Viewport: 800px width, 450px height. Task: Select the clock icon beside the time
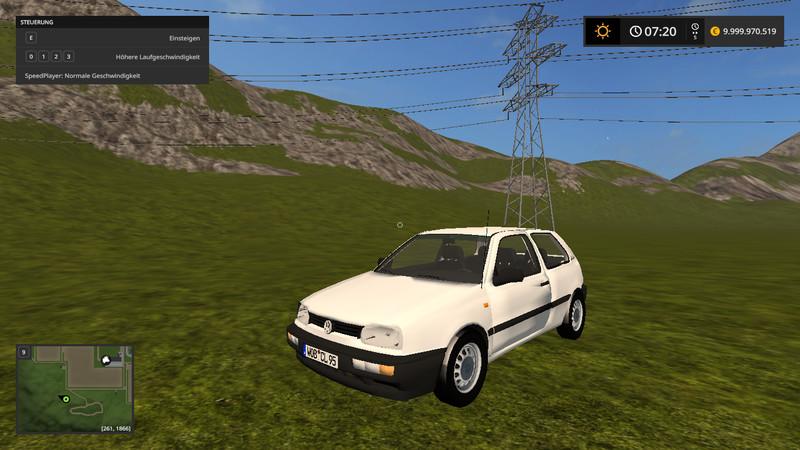click(x=636, y=31)
